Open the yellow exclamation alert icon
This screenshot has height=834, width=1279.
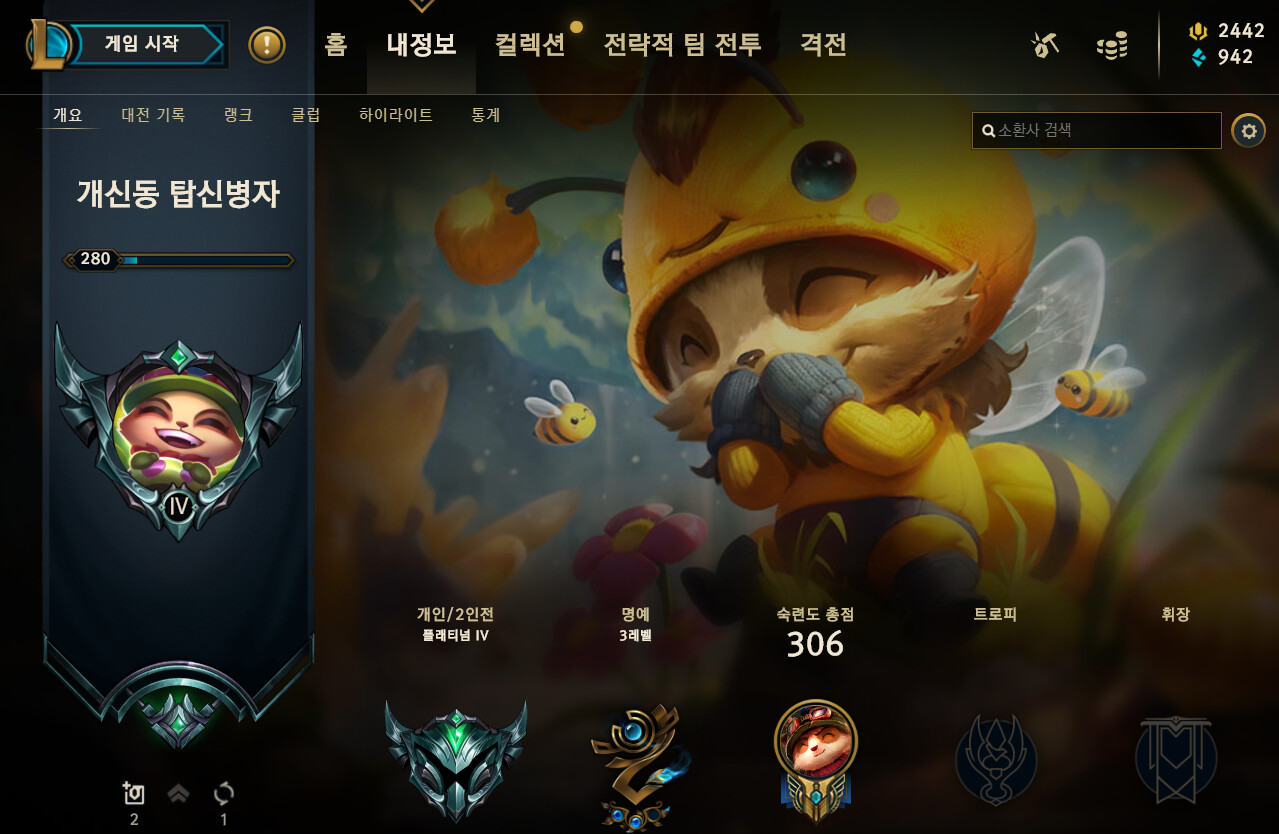click(267, 44)
